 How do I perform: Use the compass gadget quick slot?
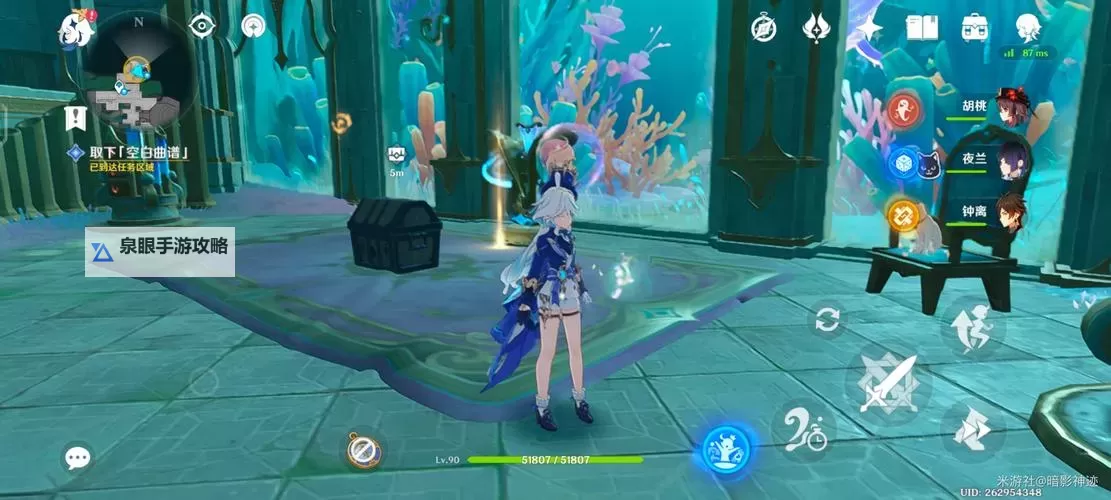362,450
